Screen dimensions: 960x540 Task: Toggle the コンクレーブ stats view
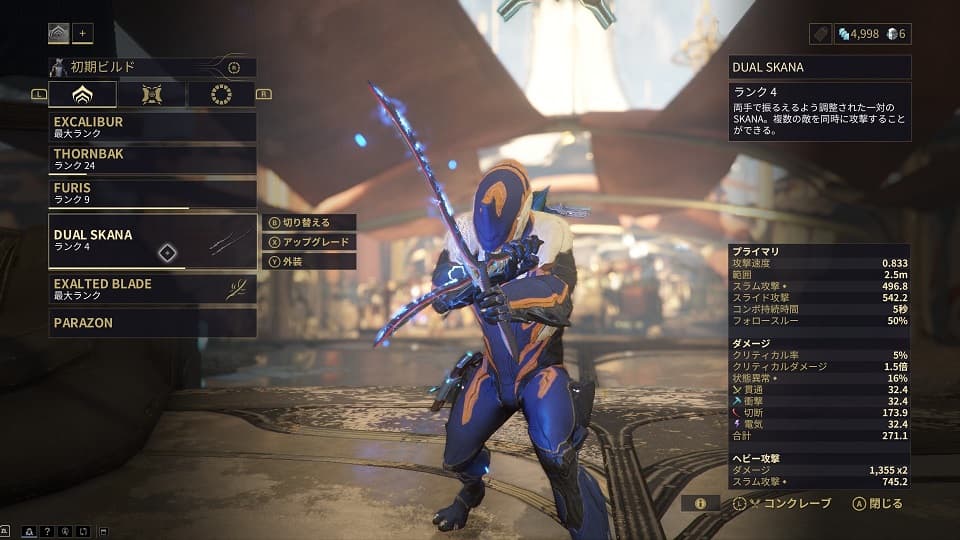click(782, 503)
